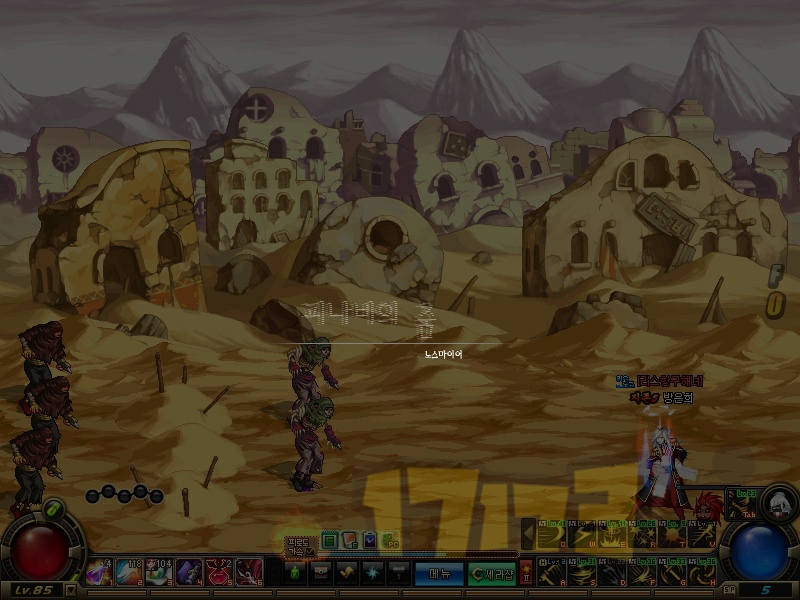Click the green calendar event icon
Image resolution: width=800 pixels, height=600 pixels.
click(330, 540)
